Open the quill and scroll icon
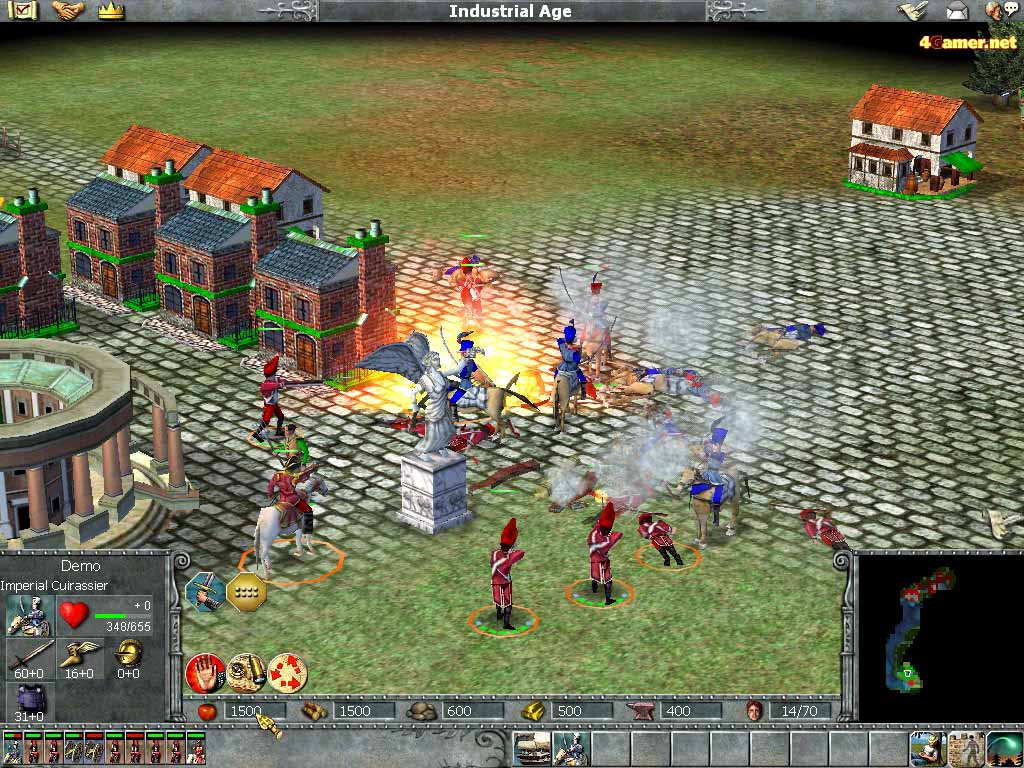 911,11
